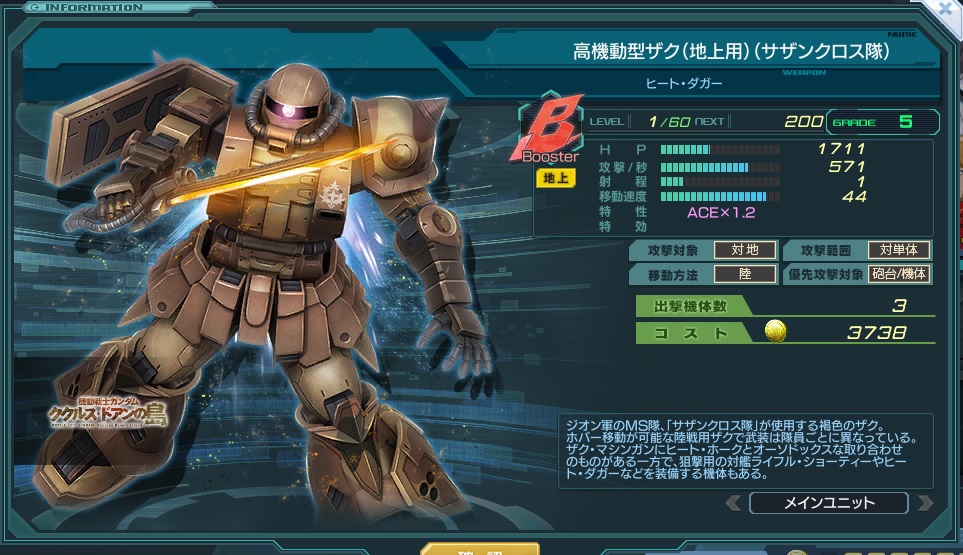Show the next unit with the right arrow
The image size is (963, 555).
click(x=925, y=503)
